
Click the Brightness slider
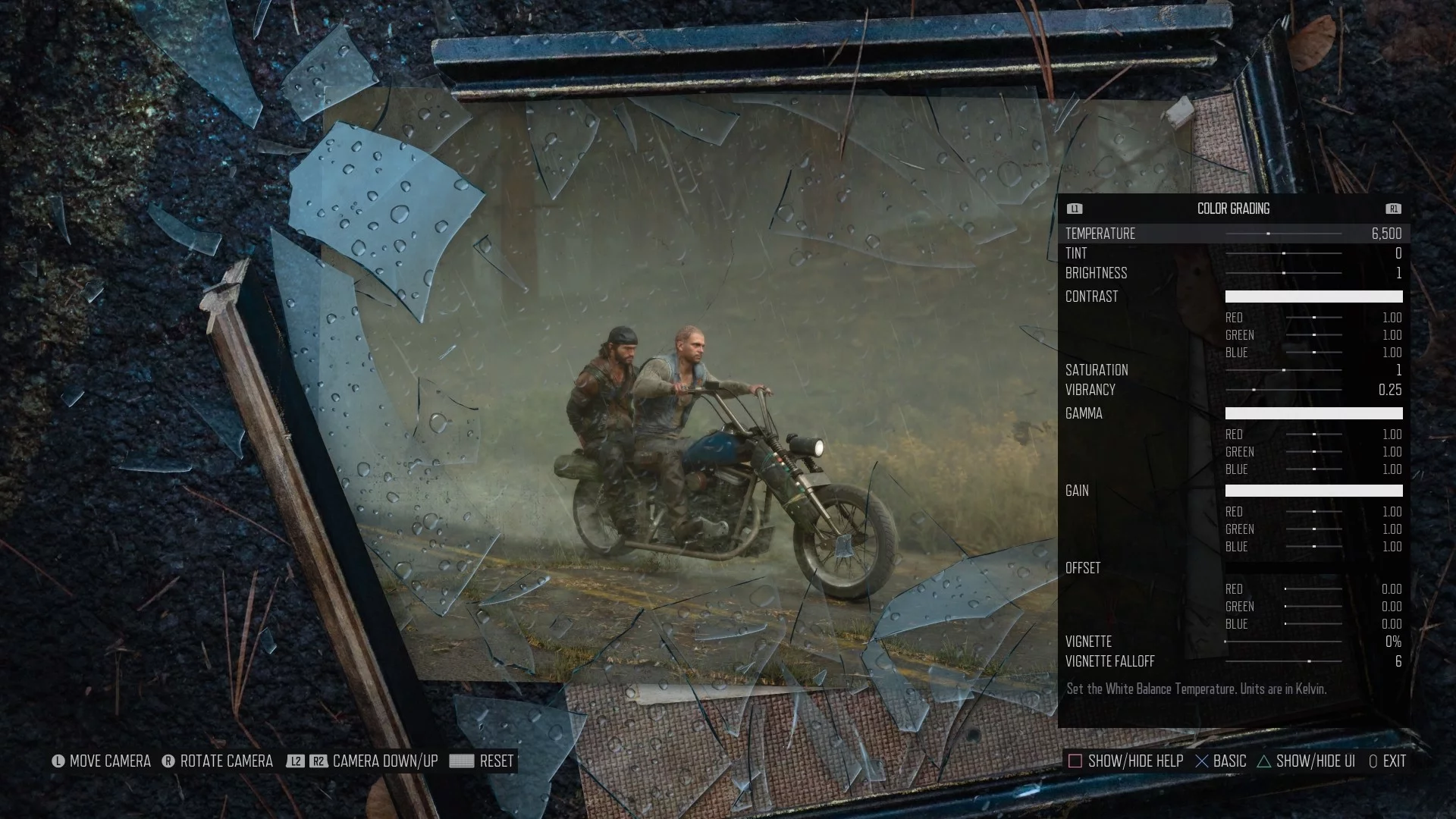(x=1283, y=273)
